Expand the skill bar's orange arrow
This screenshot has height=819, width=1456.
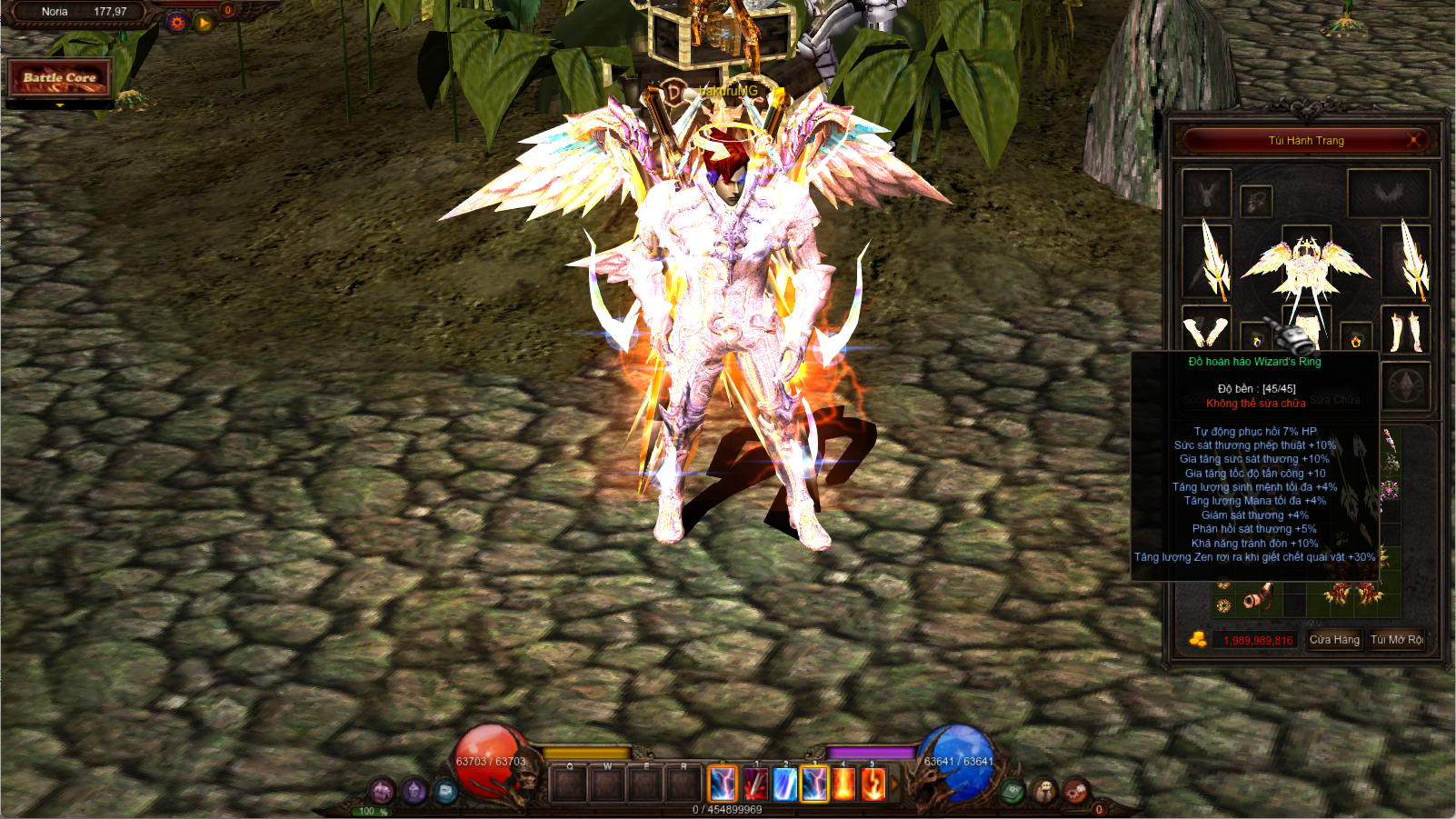point(894,784)
